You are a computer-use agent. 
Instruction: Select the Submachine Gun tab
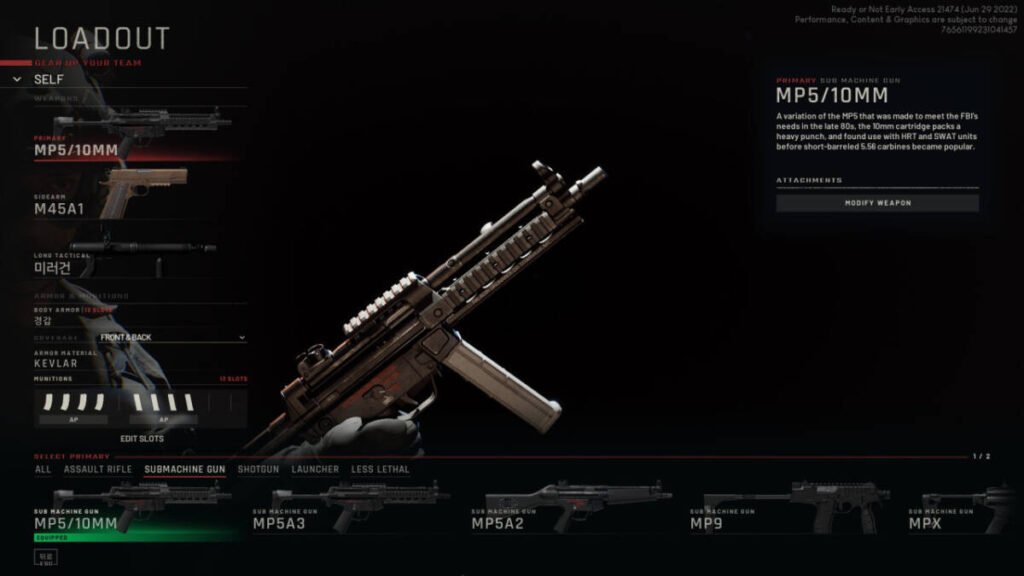pos(185,469)
